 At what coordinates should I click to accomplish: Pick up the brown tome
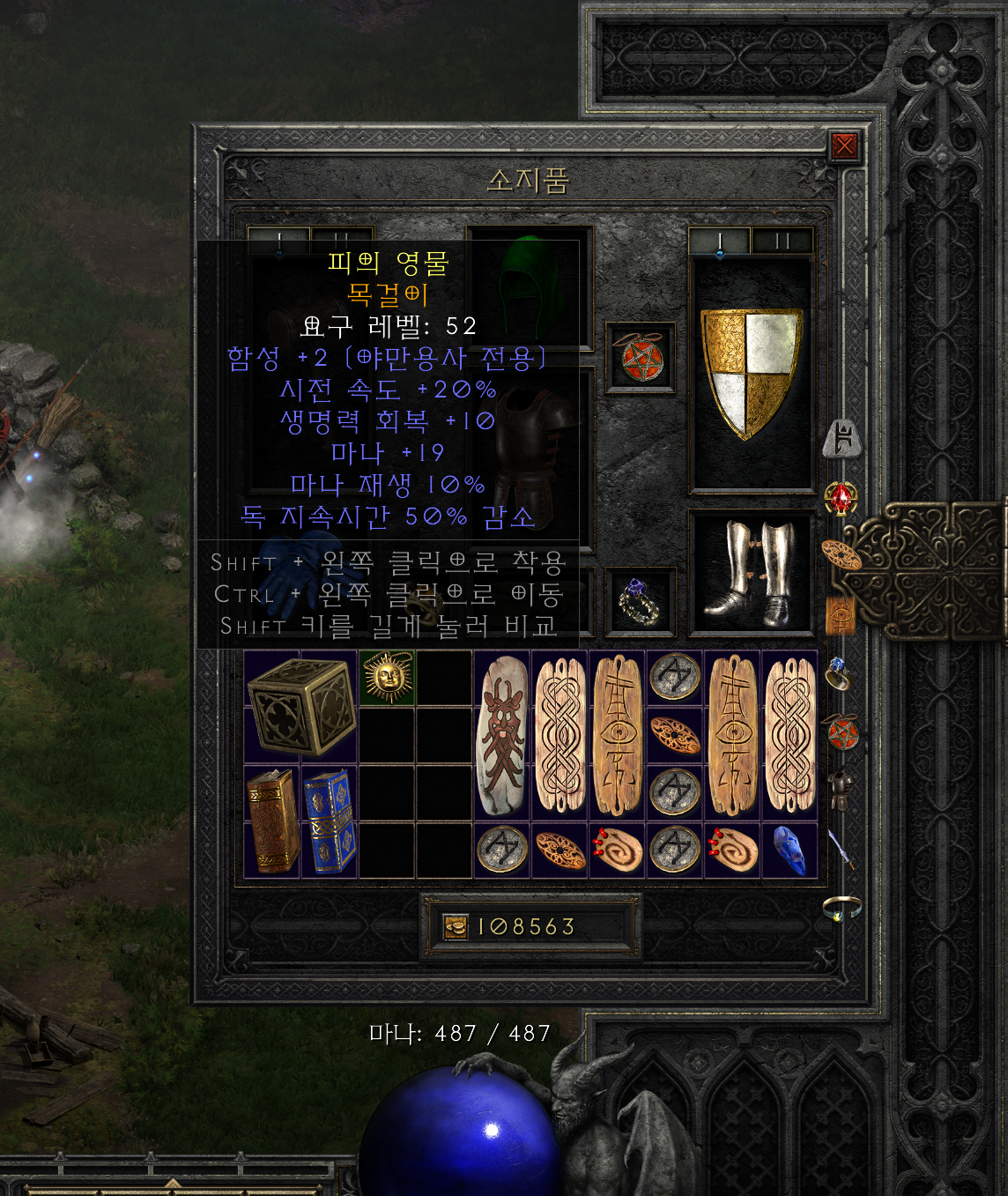tap(272, 821)
